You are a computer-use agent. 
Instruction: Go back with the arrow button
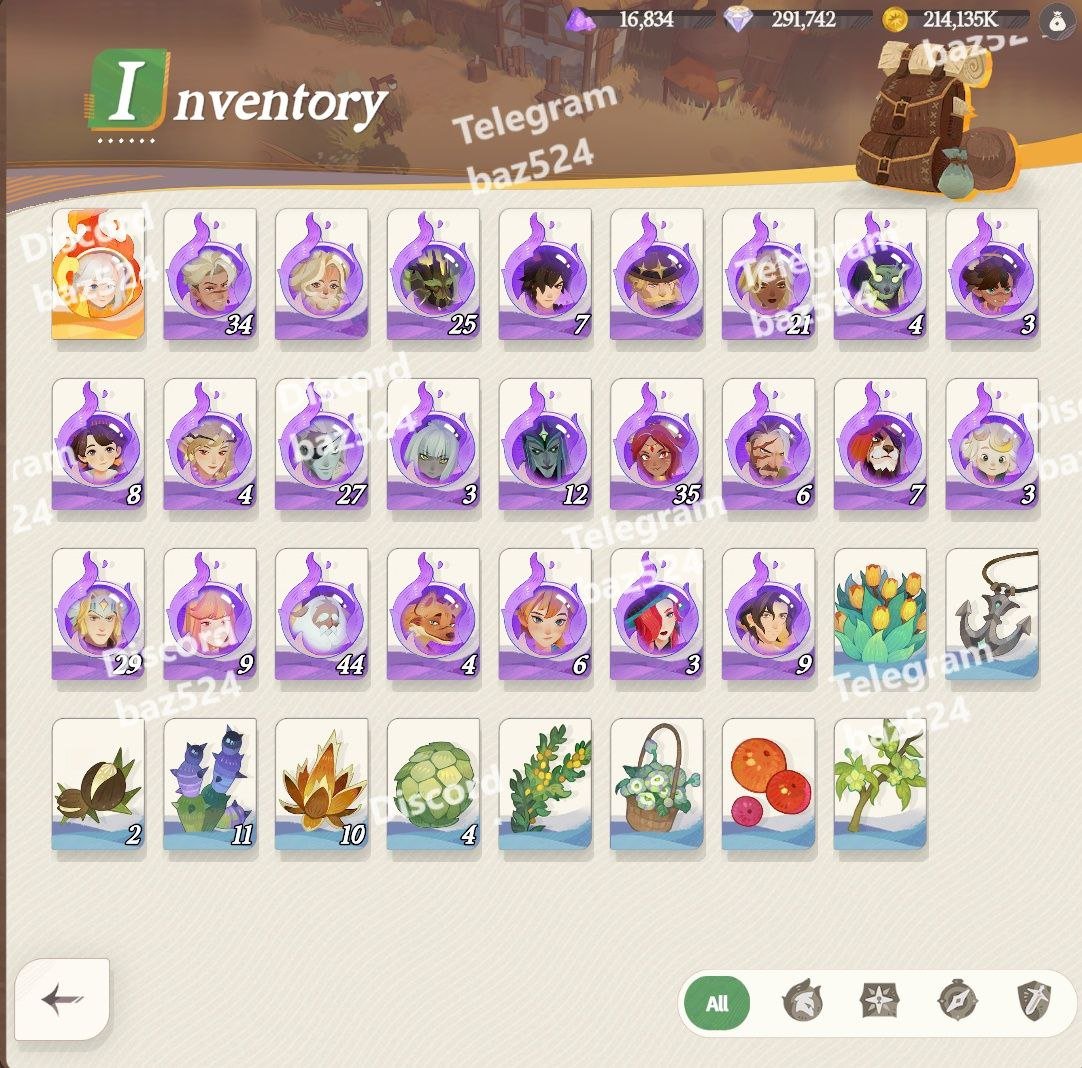tap(62, 999)
